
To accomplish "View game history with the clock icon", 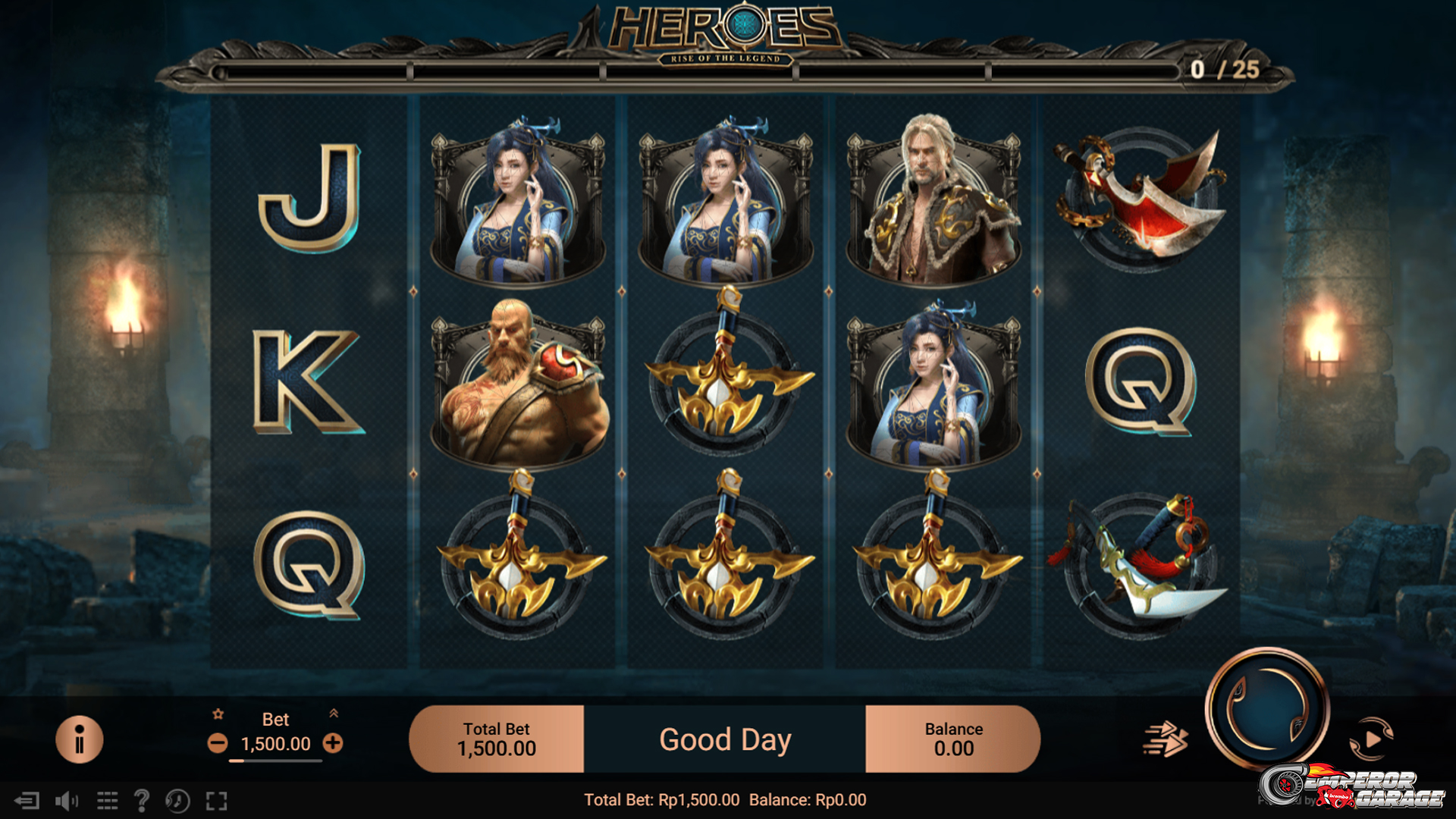I will pos(178,801).
